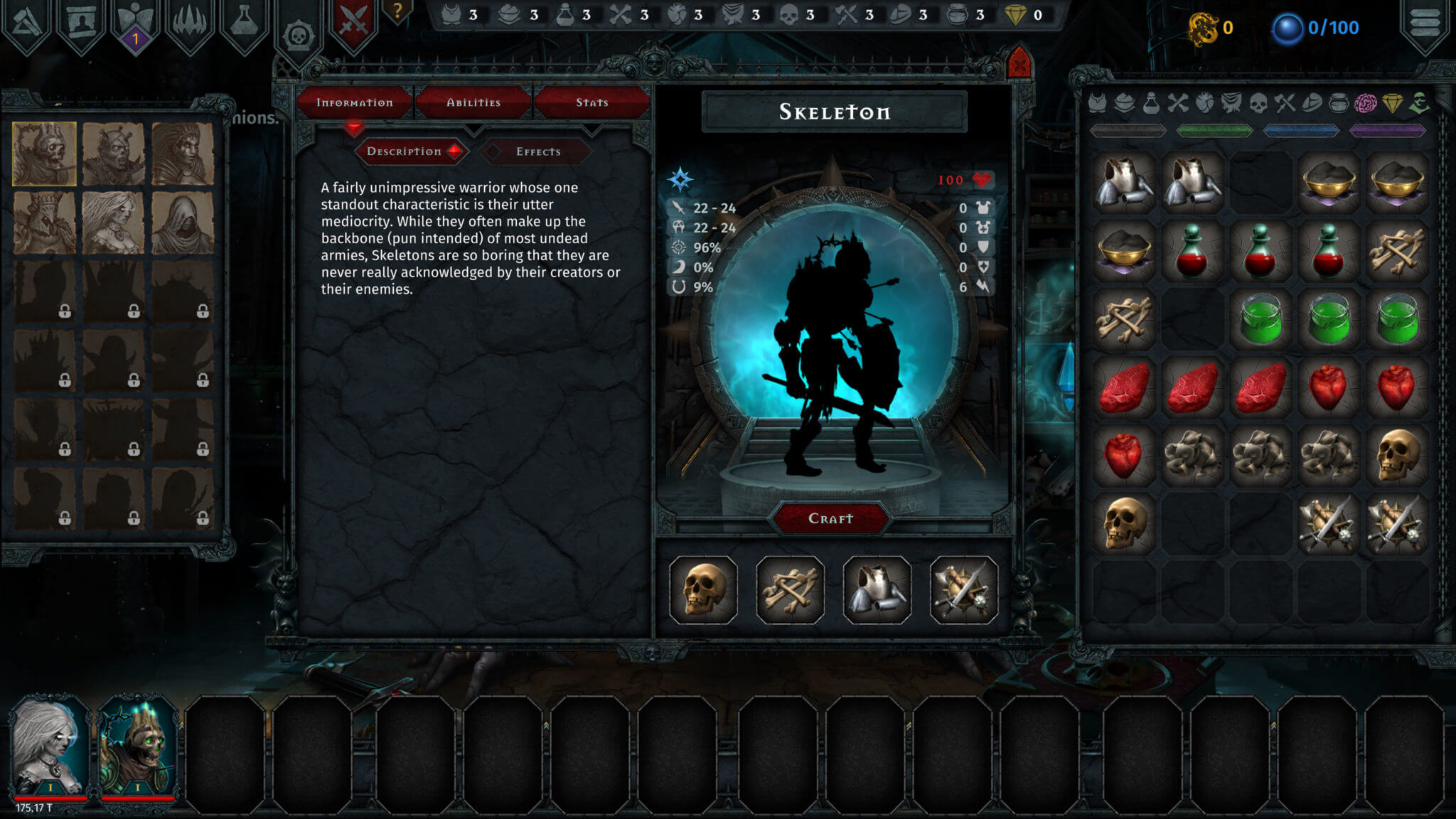Open the skull-gear graveyard banner

pyautogui.click(x=299, y=28)
